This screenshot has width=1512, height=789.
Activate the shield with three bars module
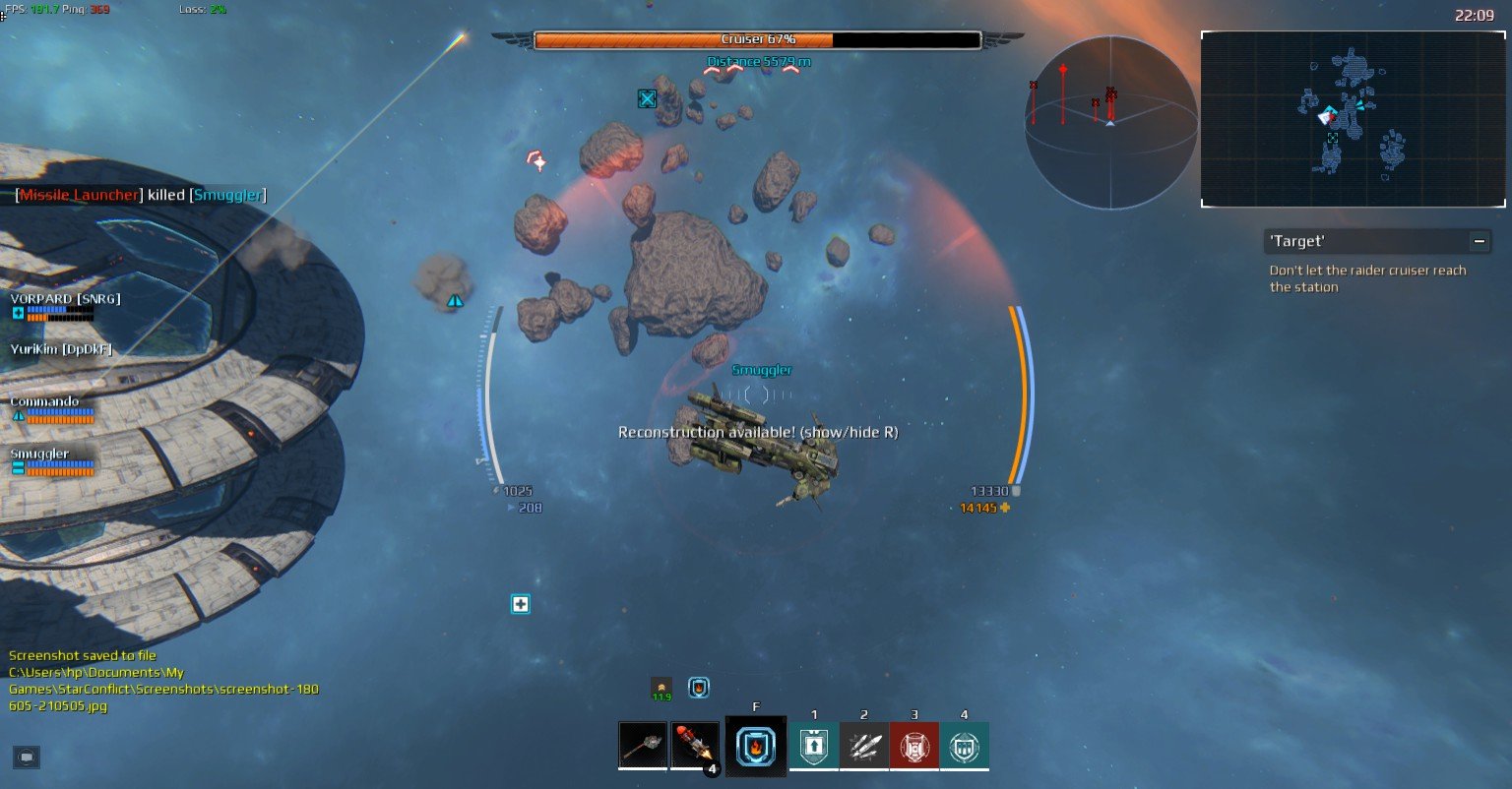(964, 746)
